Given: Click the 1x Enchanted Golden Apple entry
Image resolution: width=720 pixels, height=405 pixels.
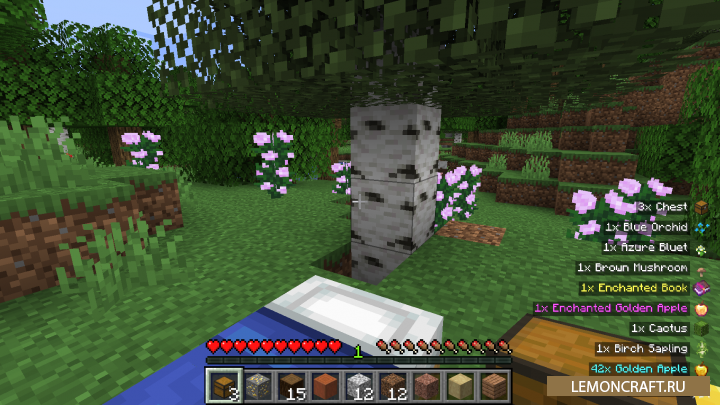Looking at the screenshot, I should [x=610, y=308].
